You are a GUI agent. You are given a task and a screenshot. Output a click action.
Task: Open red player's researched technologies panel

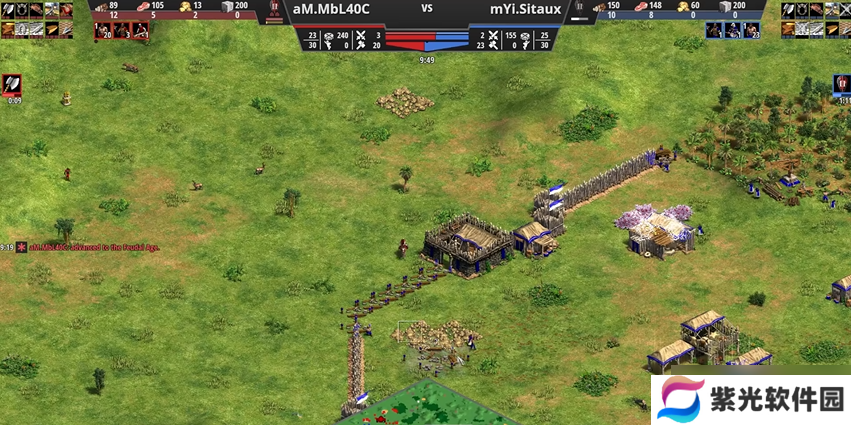click(x=37, y=19)
